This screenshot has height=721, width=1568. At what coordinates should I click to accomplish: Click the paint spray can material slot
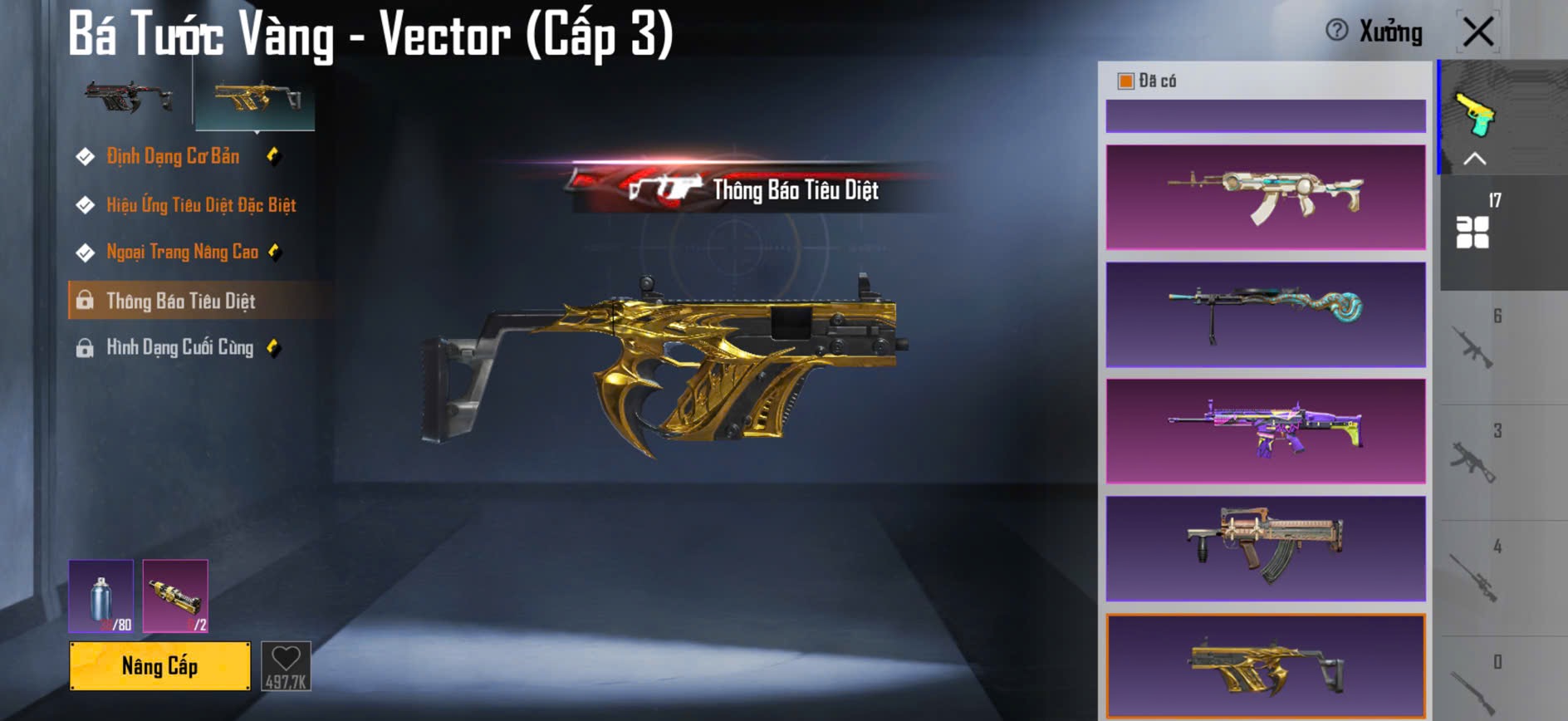[x=100, y=596]
